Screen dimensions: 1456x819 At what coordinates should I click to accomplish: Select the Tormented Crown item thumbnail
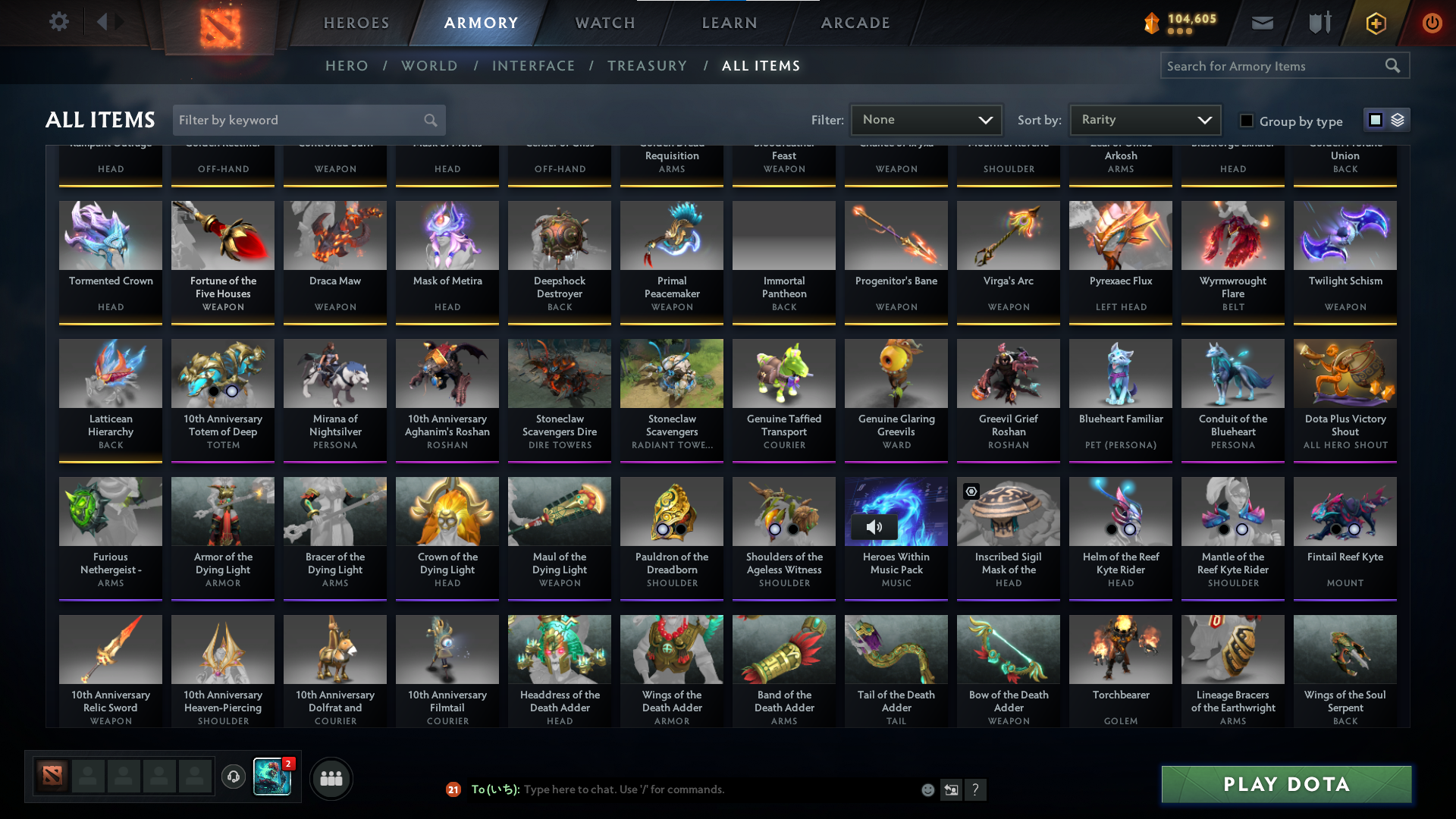click(110, 235)
